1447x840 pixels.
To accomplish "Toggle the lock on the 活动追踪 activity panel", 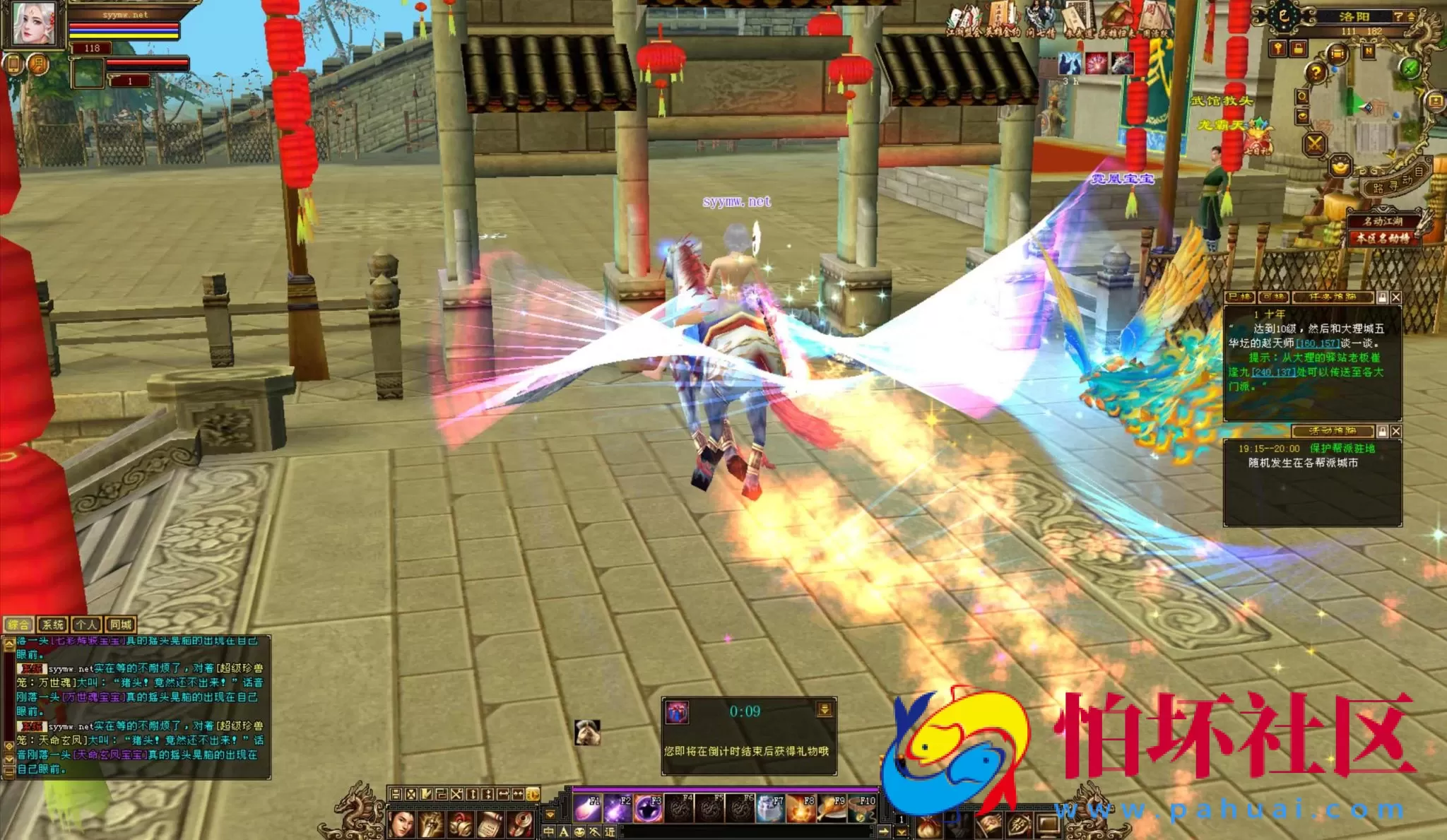I will pyautogui.click(x=1382, y=431).
